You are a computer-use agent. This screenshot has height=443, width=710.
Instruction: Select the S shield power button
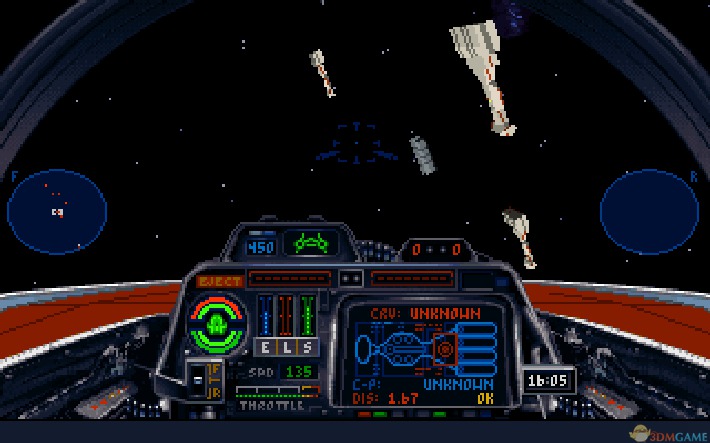[306, 347]
